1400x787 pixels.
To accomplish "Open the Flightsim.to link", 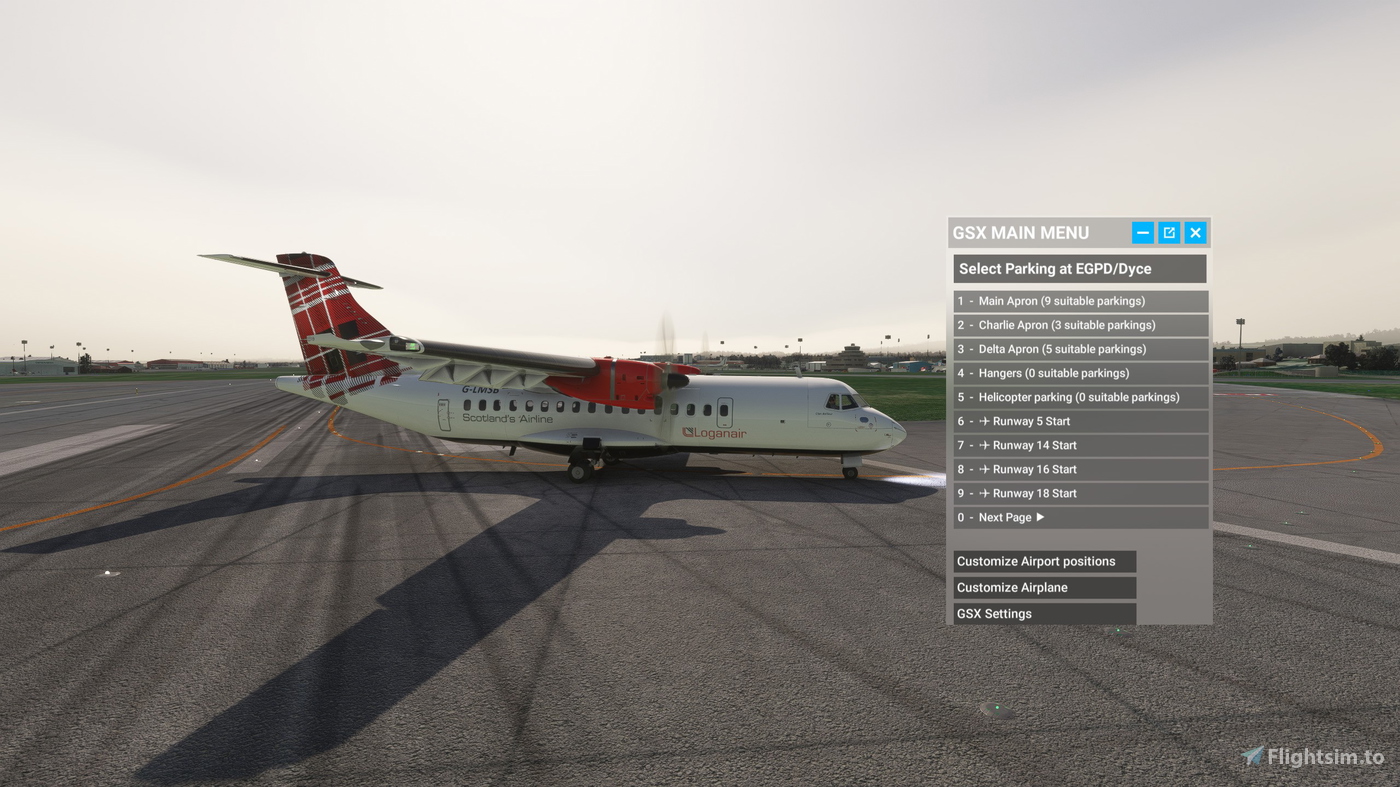I will [x=1310, y=758].
